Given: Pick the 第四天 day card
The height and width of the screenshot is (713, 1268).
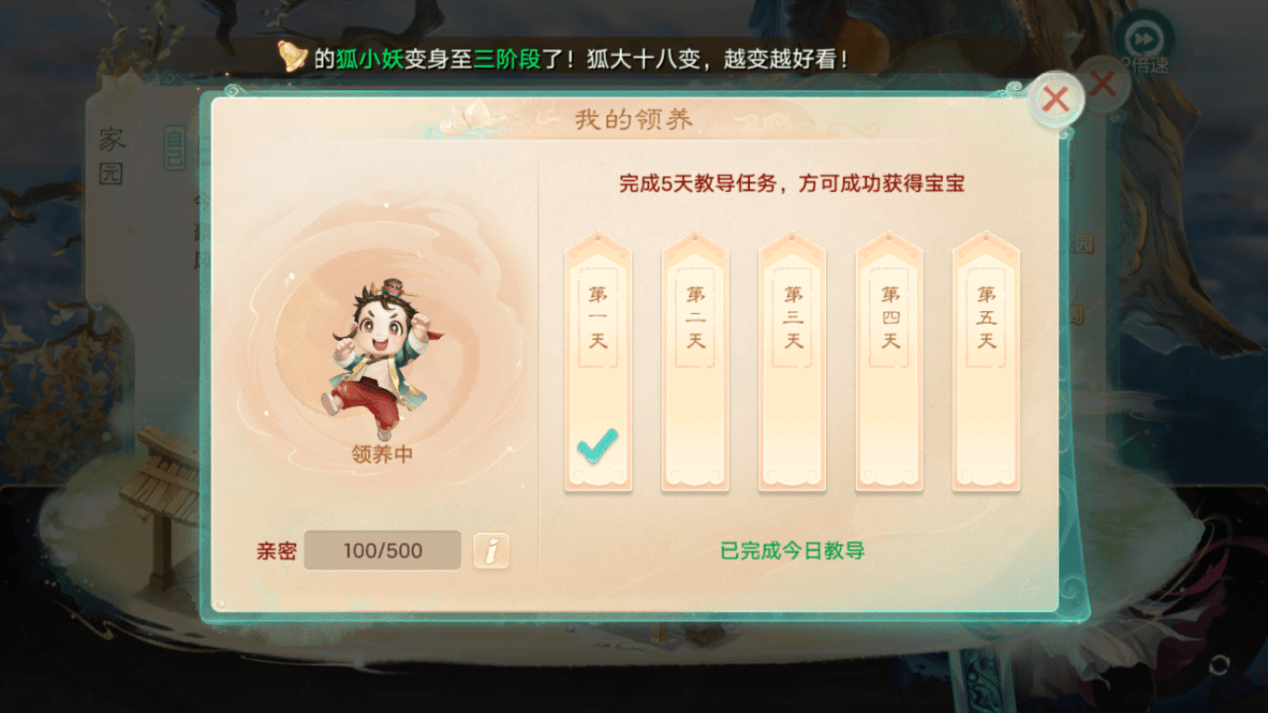Looking at the screenshot, I should pyautogui.click(x=889, y=364).
